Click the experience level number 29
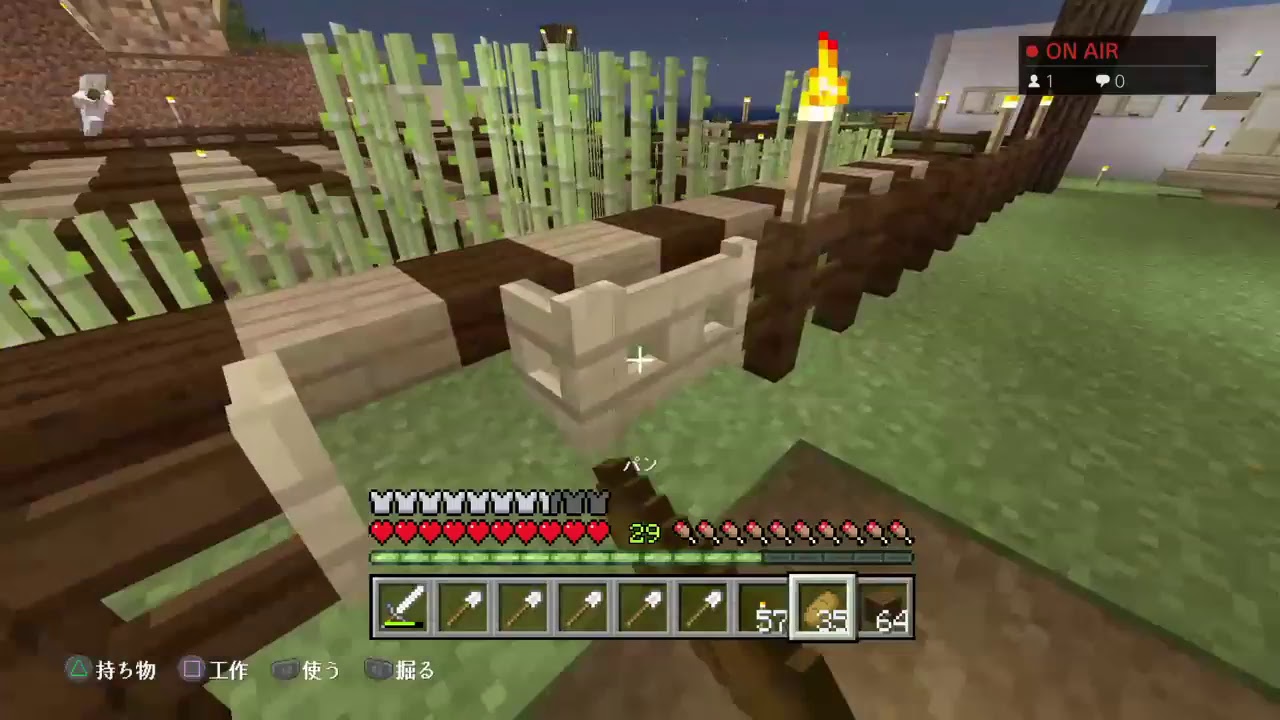The image size is (1280, 720). [643, 533]
